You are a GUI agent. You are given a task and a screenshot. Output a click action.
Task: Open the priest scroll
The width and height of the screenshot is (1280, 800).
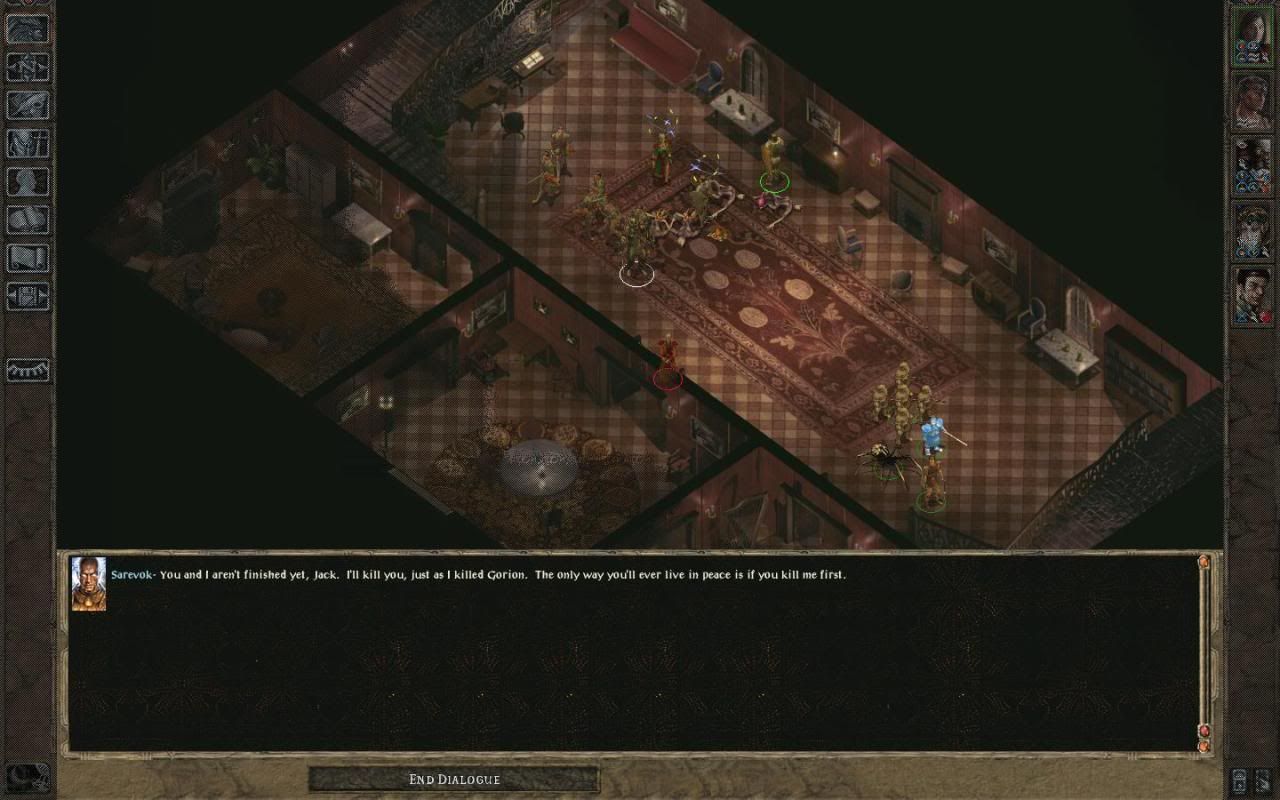coord(27,257)
